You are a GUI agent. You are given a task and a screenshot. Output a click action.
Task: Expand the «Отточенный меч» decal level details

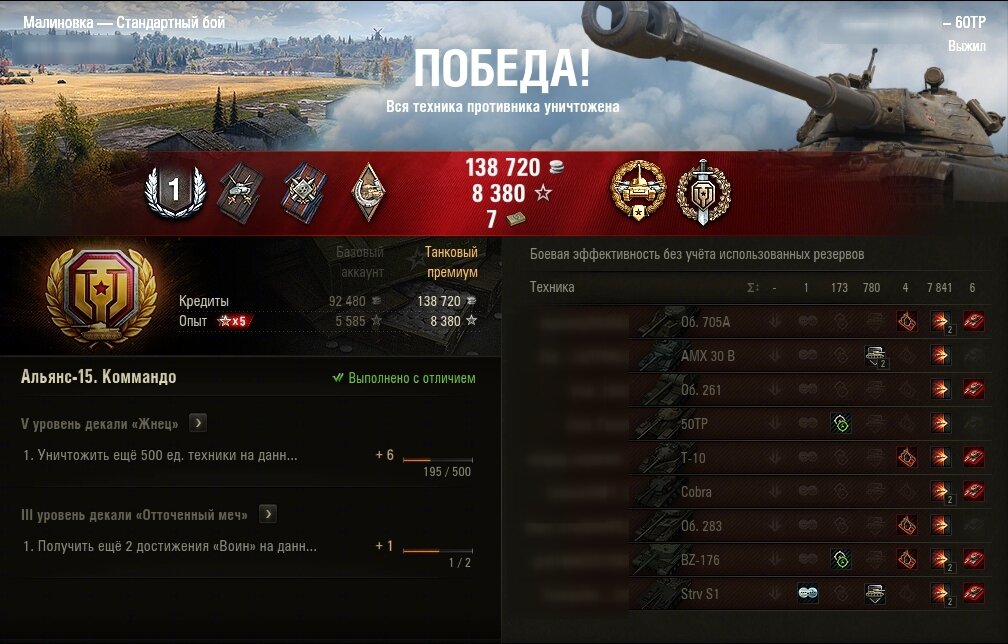pos(267,514)
